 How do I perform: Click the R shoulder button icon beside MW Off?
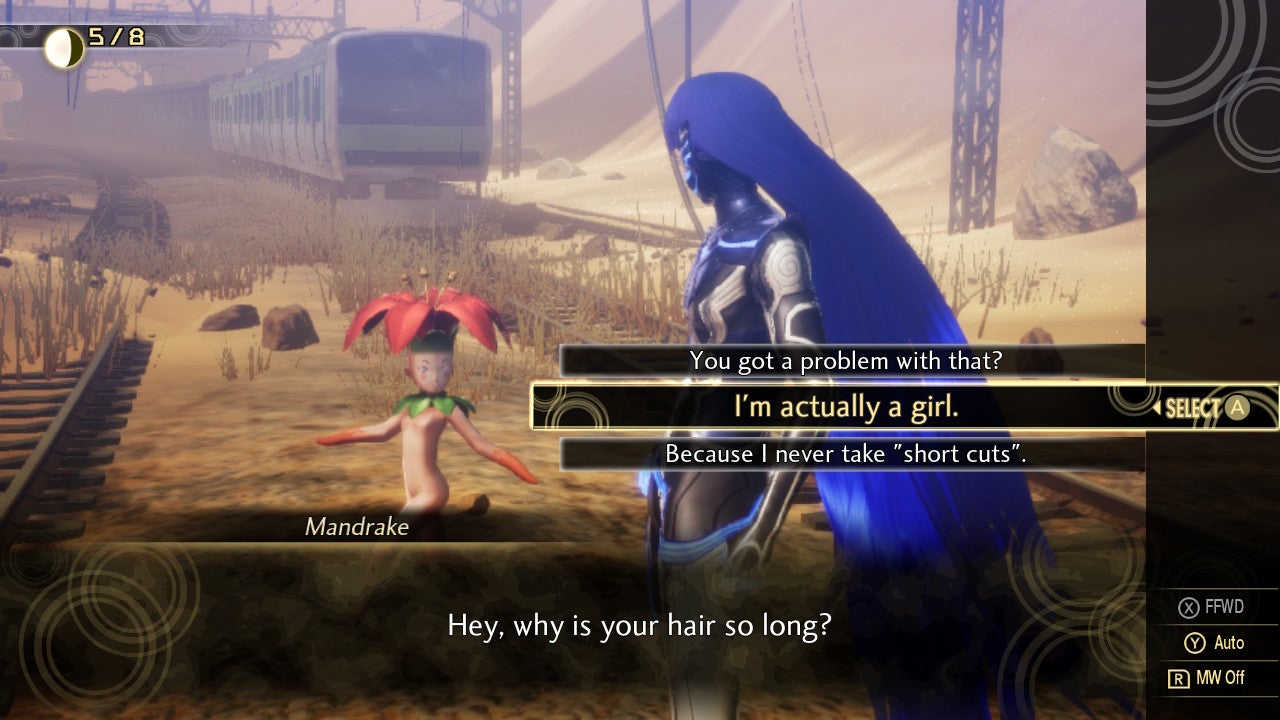(x=1178, y=678)
